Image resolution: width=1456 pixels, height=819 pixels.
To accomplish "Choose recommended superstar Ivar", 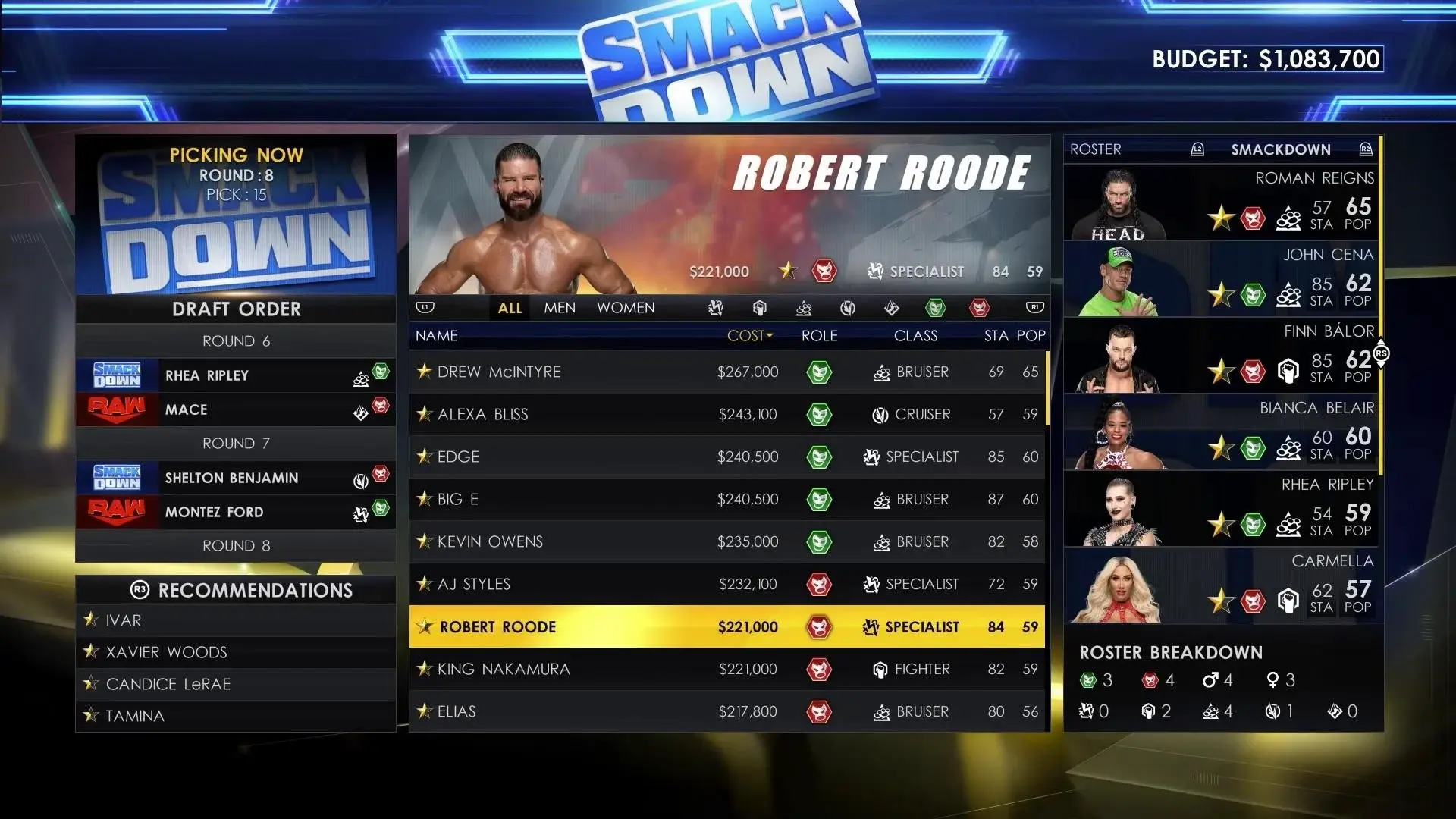I will [x=235, y=620].
